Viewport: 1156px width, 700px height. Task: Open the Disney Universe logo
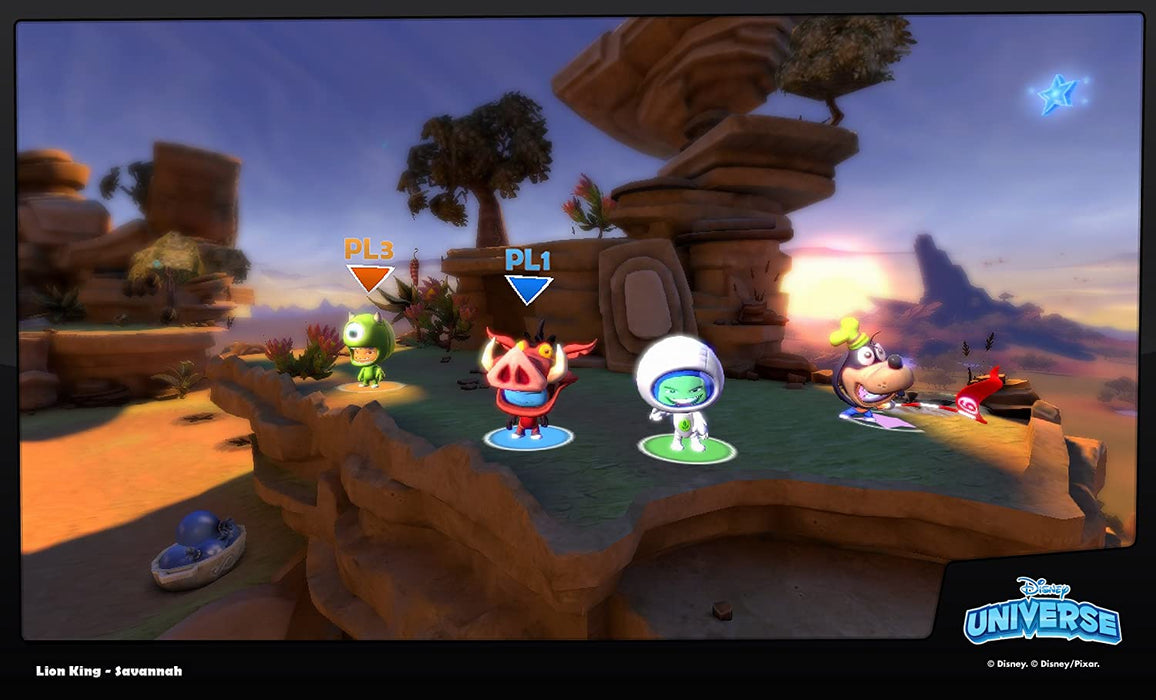pyautogui.click(x=1042, y=610)
